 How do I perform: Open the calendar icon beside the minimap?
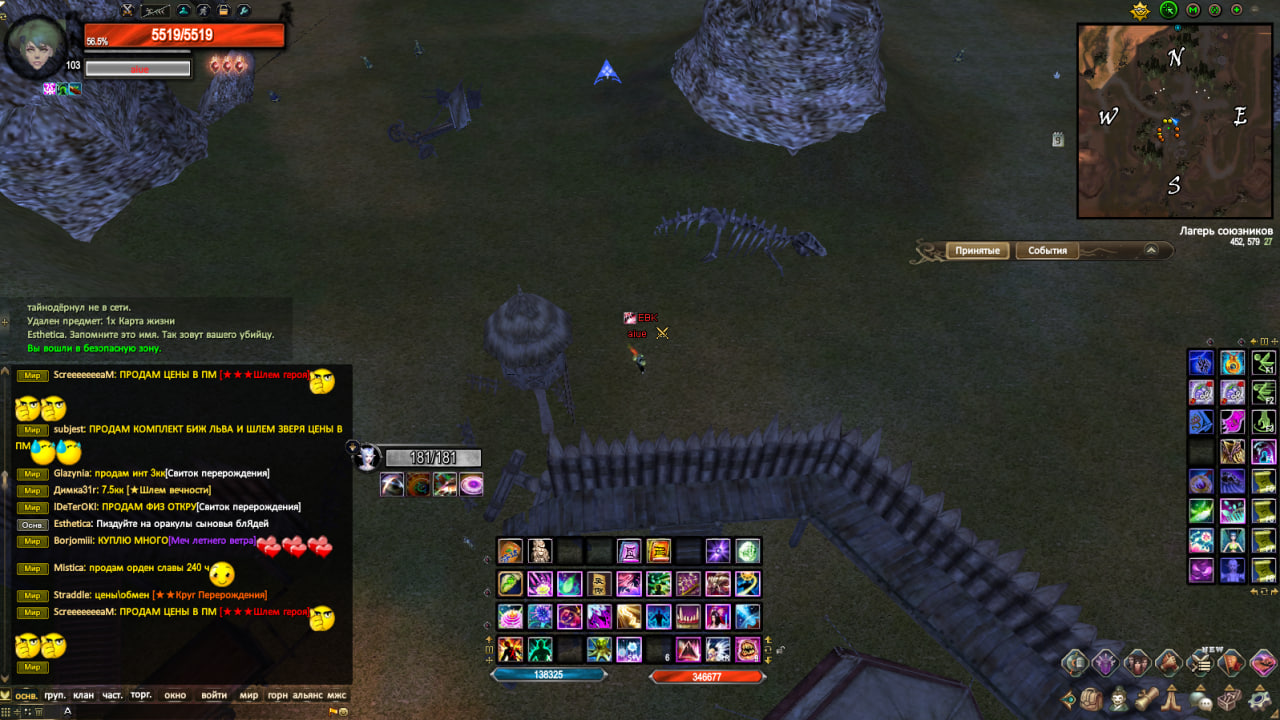(1058, 140)
